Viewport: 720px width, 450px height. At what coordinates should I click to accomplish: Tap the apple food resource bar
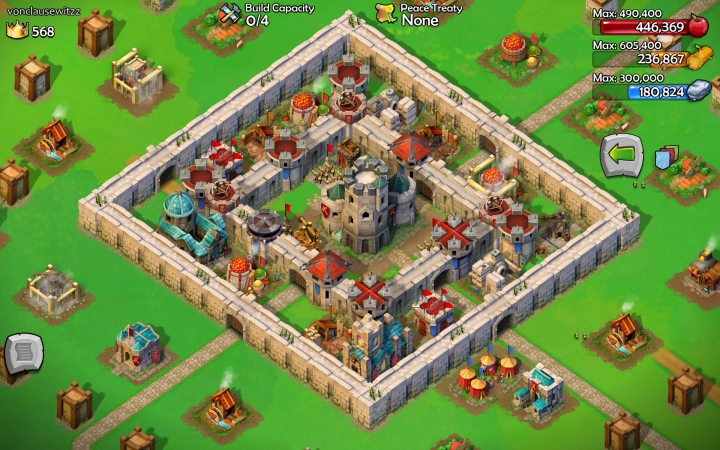650,27
